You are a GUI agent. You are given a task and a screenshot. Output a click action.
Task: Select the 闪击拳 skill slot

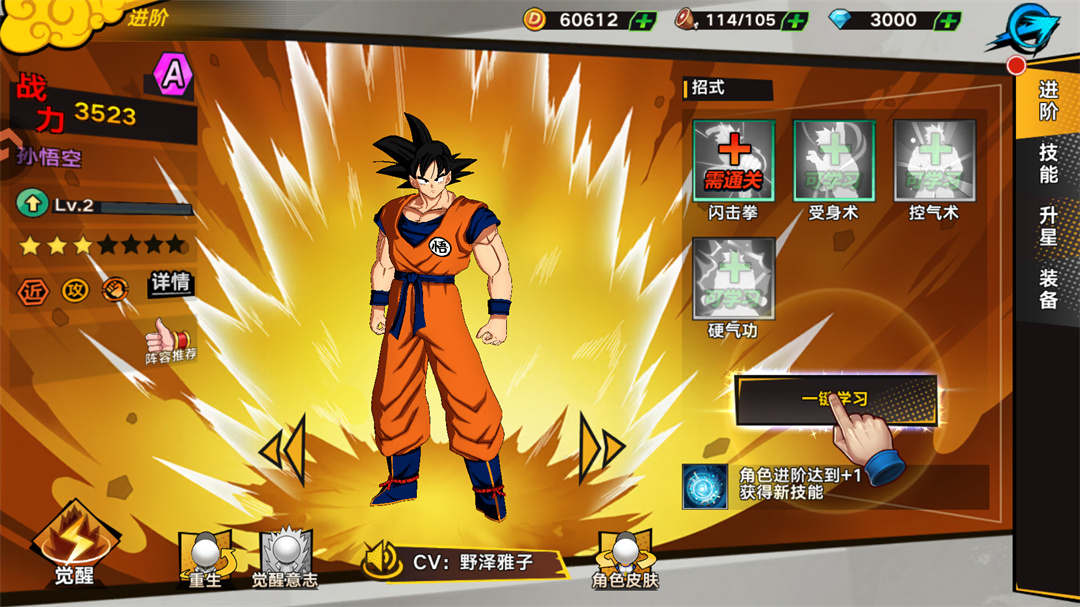[734, 161]
